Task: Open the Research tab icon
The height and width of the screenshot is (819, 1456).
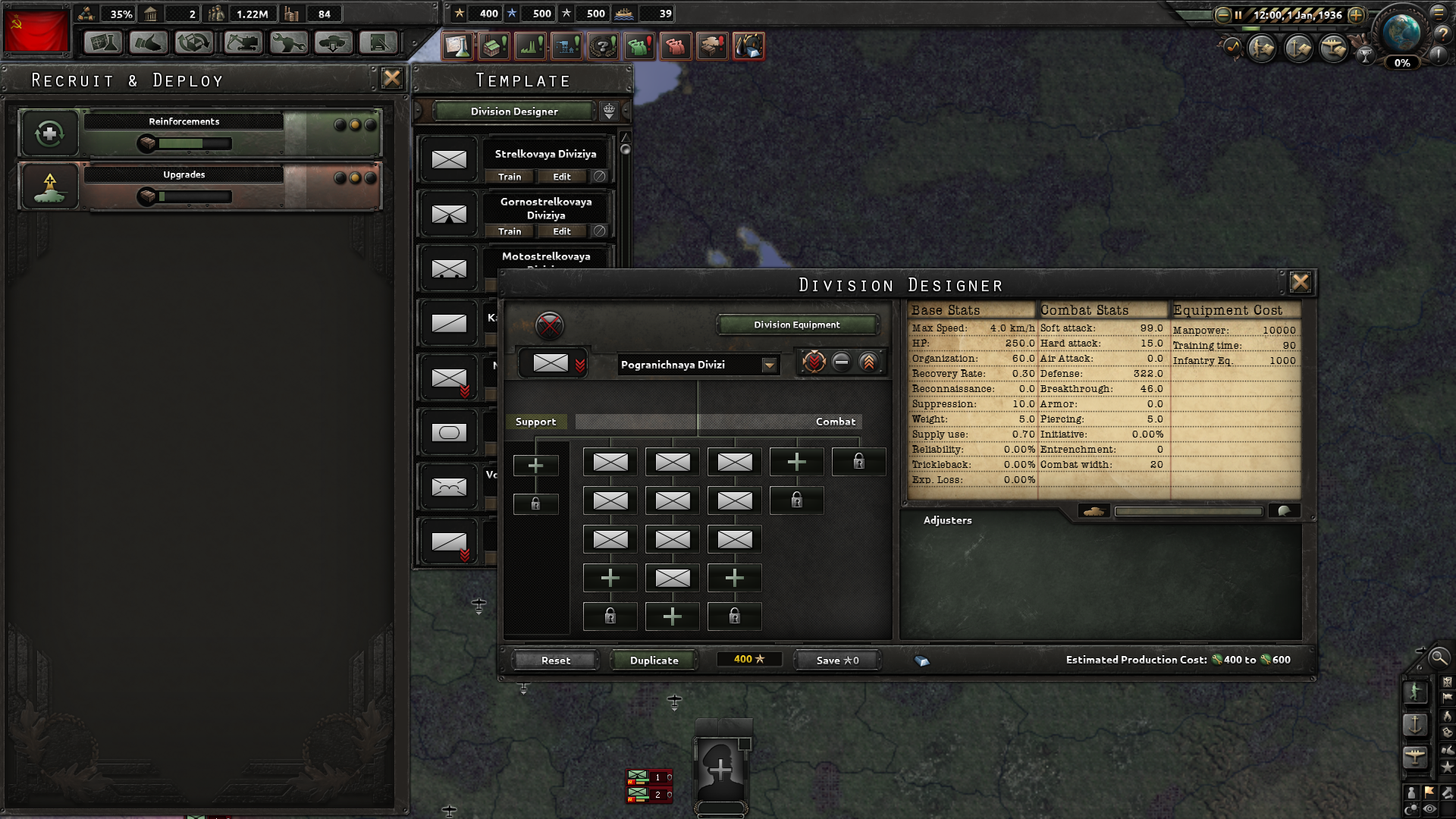Action: (x=102, y=43)
